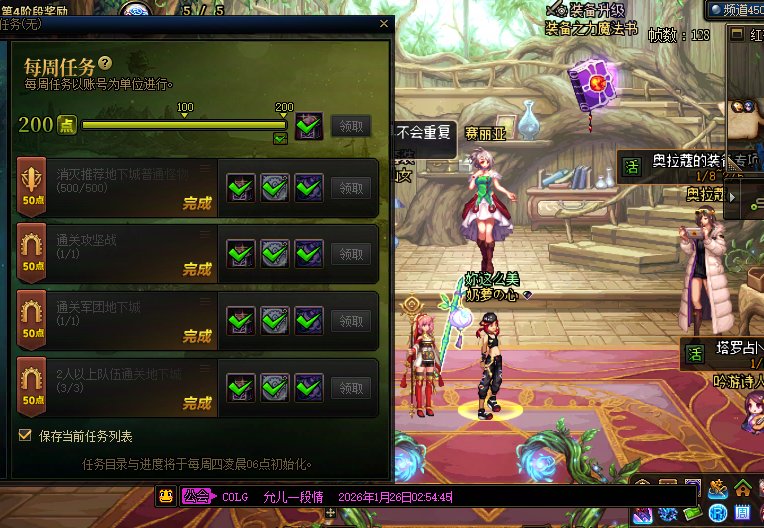Open the 频道 channel selector
764x528 pixels.
(735, 9)
